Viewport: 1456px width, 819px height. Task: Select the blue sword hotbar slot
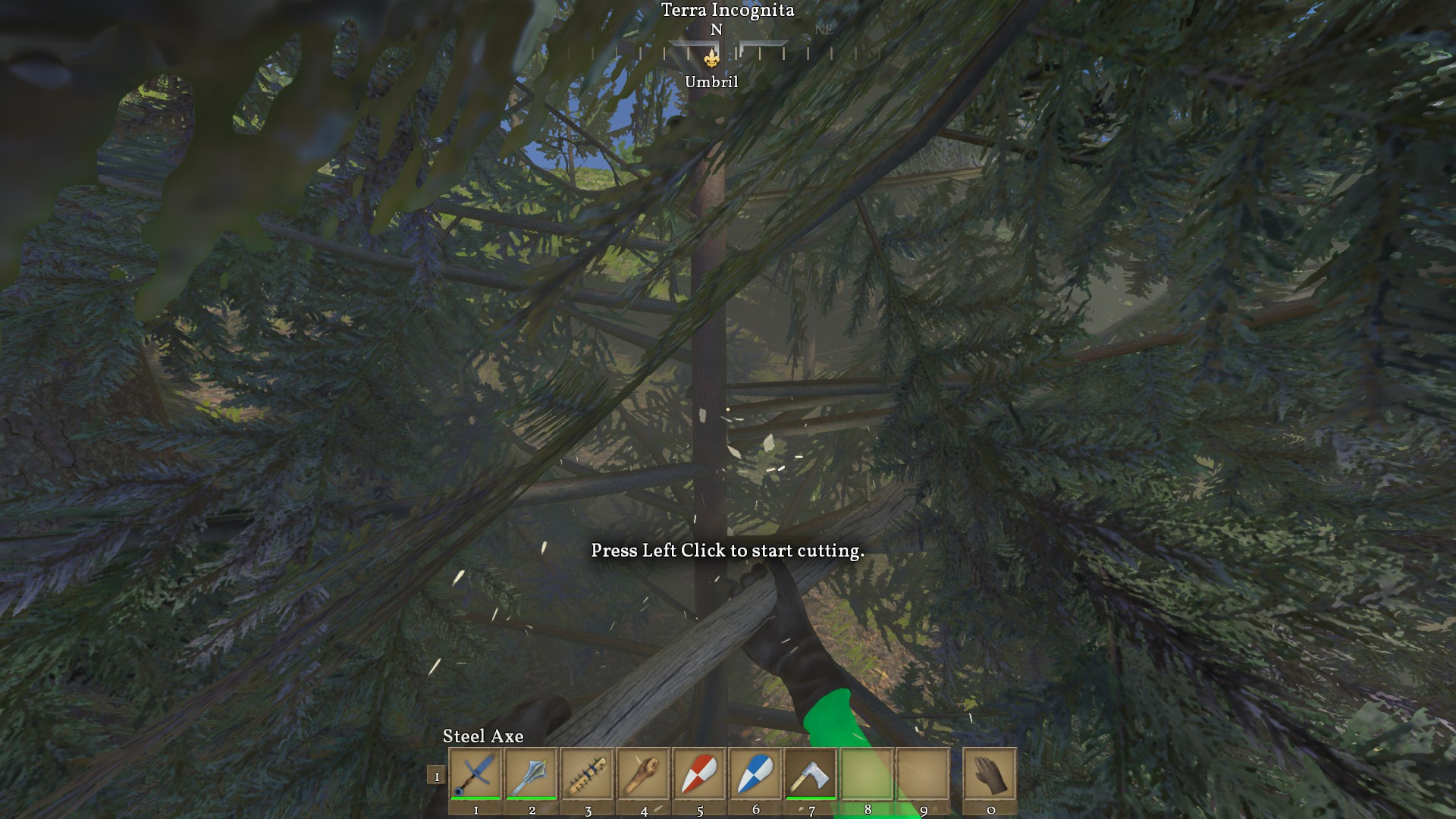pyautogui.click(x=475, y=774)
